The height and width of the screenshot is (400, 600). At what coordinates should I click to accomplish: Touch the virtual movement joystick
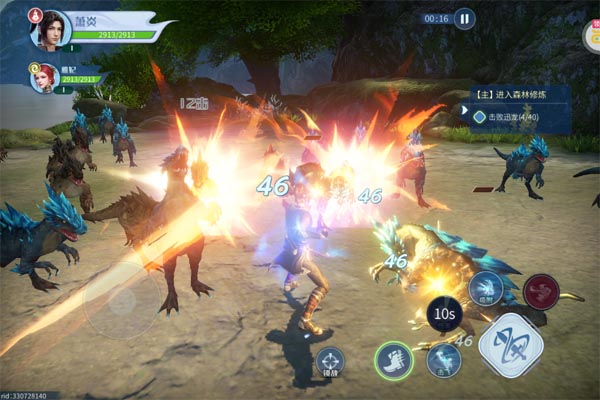(120, 300)
